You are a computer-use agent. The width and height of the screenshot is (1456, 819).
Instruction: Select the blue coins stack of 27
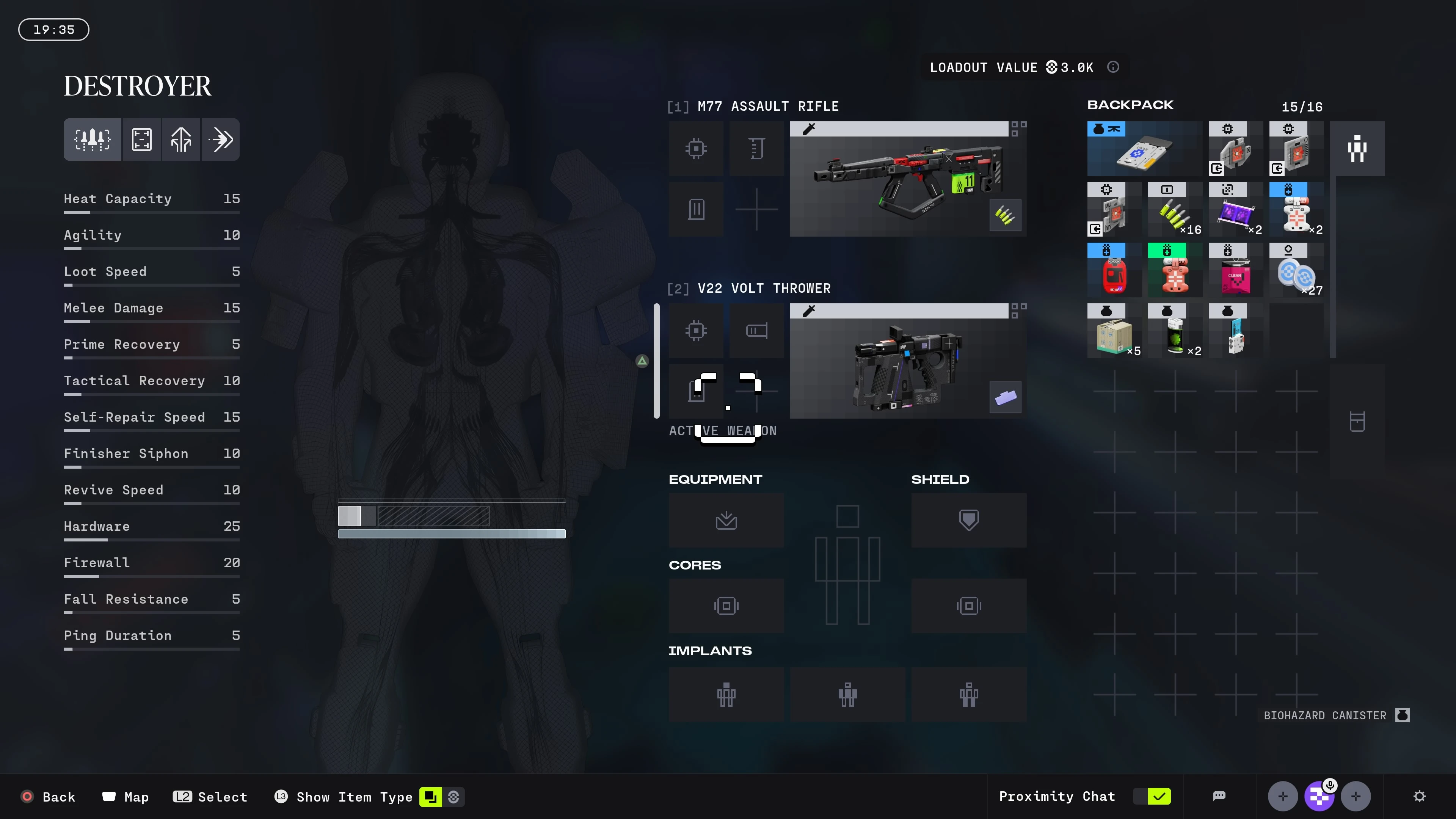[1296, 270]
